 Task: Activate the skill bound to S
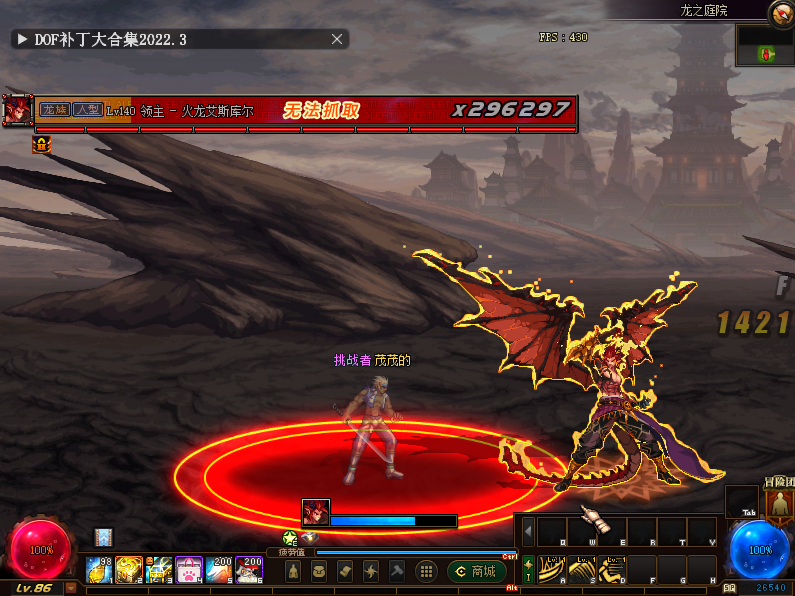pos(583,569)
